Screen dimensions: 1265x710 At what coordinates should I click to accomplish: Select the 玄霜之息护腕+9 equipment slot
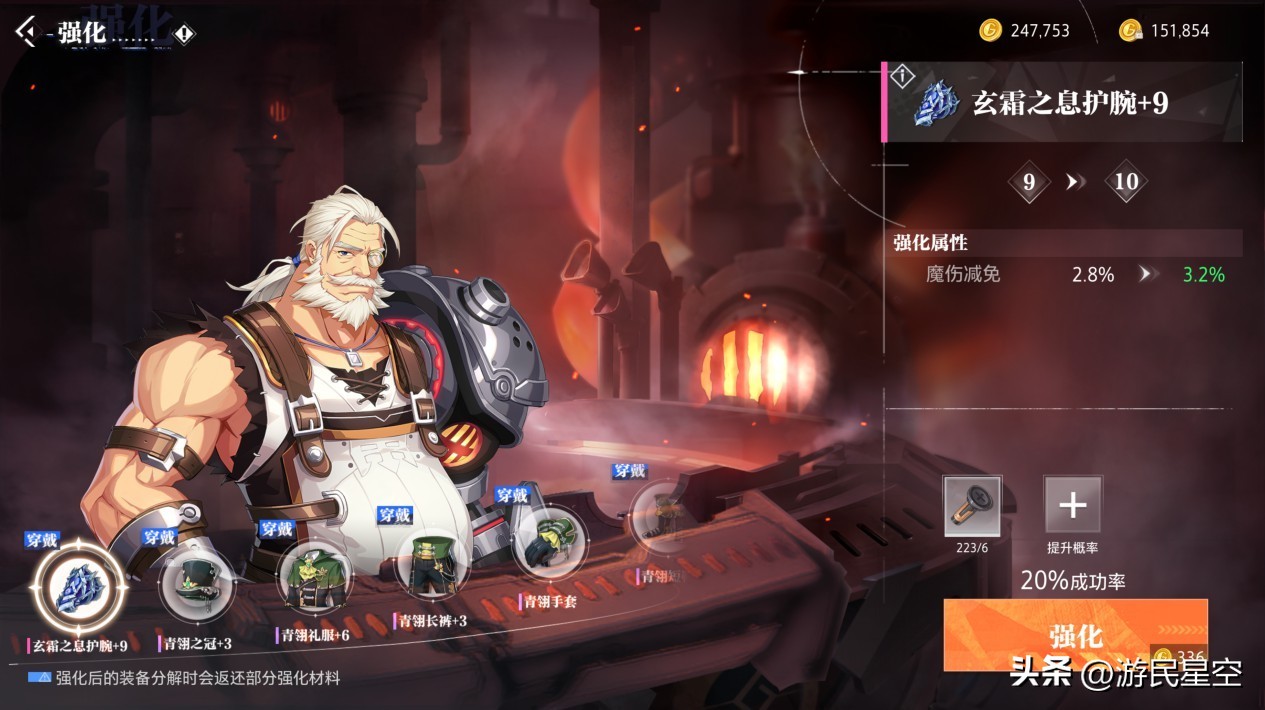coord(79,587)
